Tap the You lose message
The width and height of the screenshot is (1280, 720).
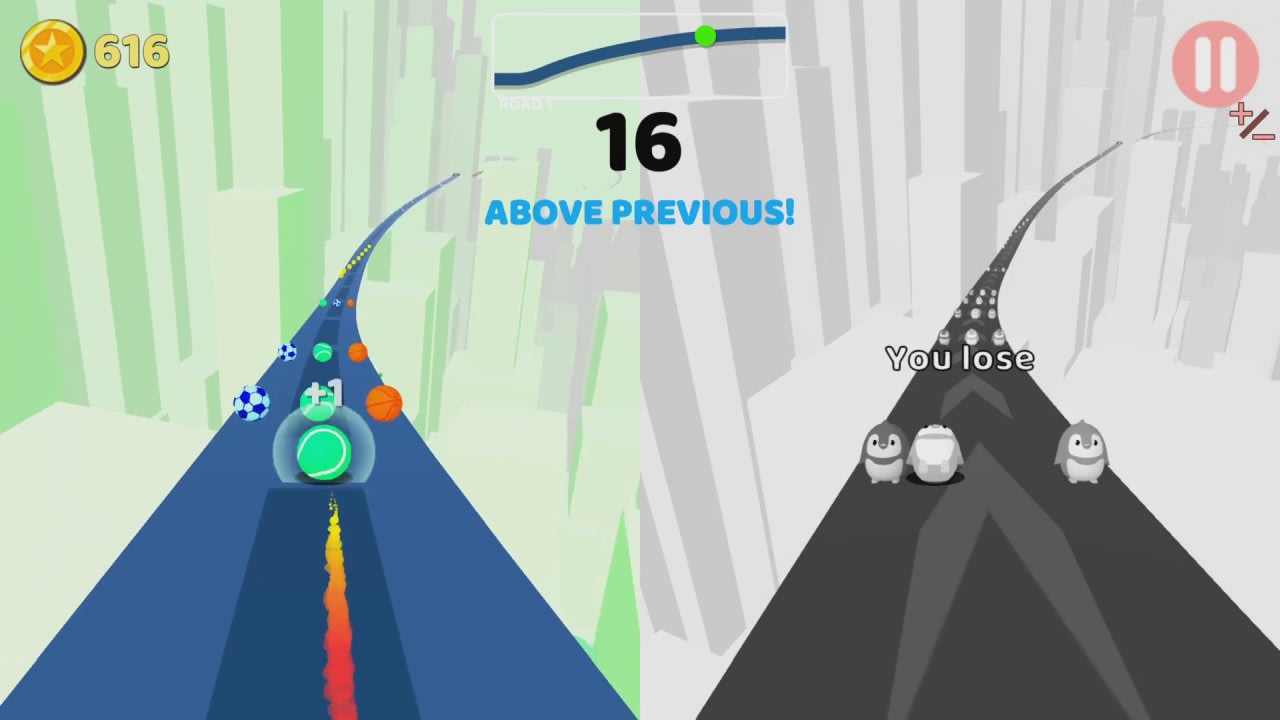[x=958, y=358]
